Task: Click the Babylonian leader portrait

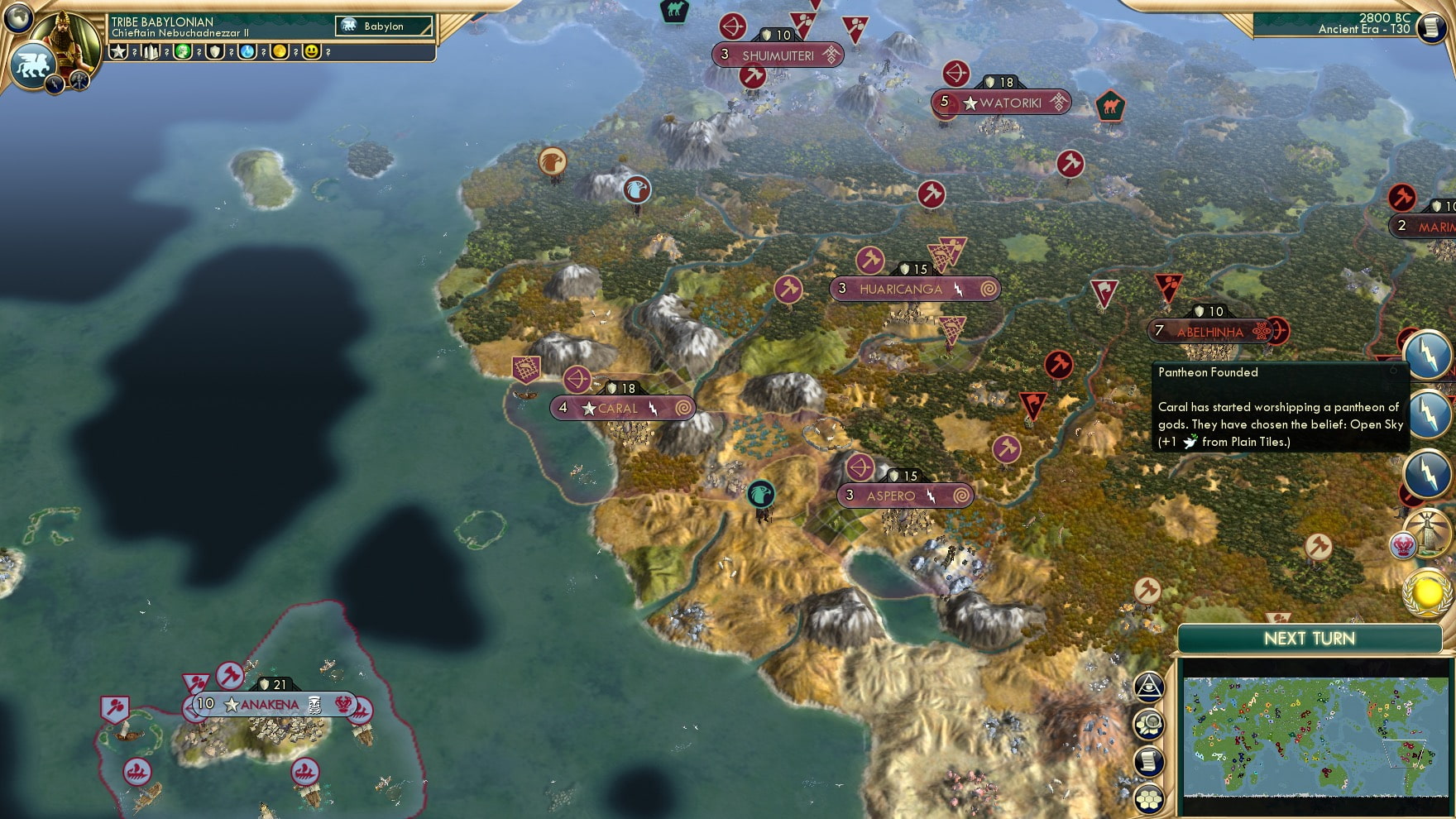Action: pos(68,35)
